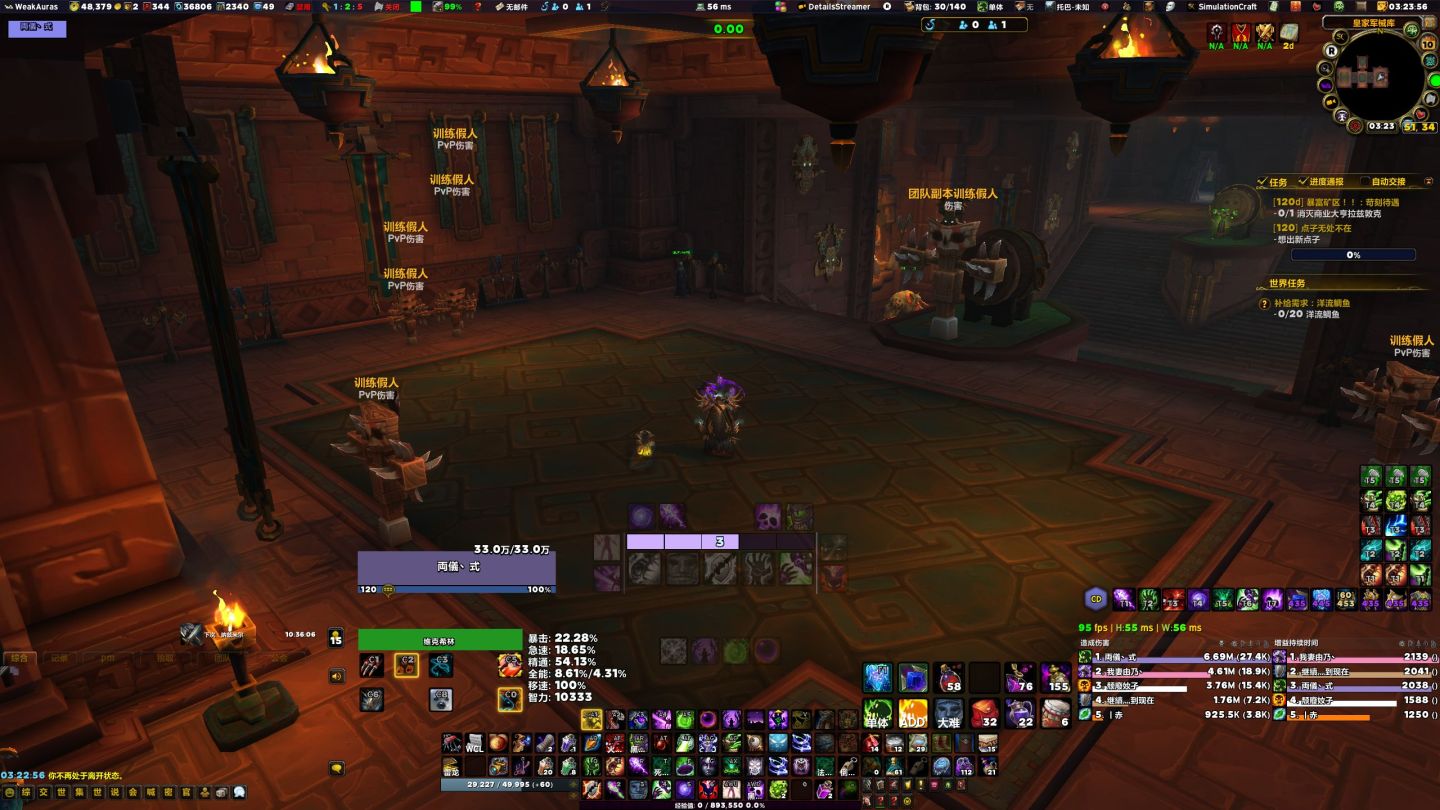
Task: Switch to the 综合 chat tab
Action: click(20, 658)
